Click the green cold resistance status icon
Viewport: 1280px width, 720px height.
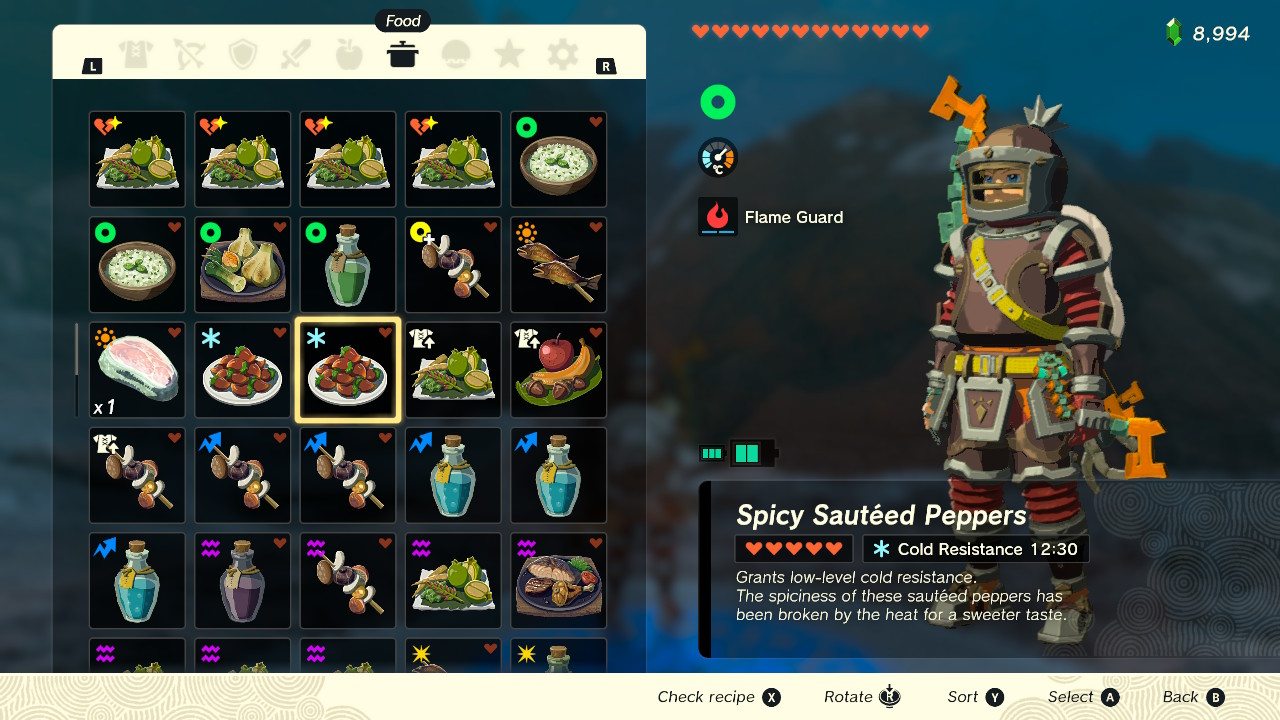717,101
